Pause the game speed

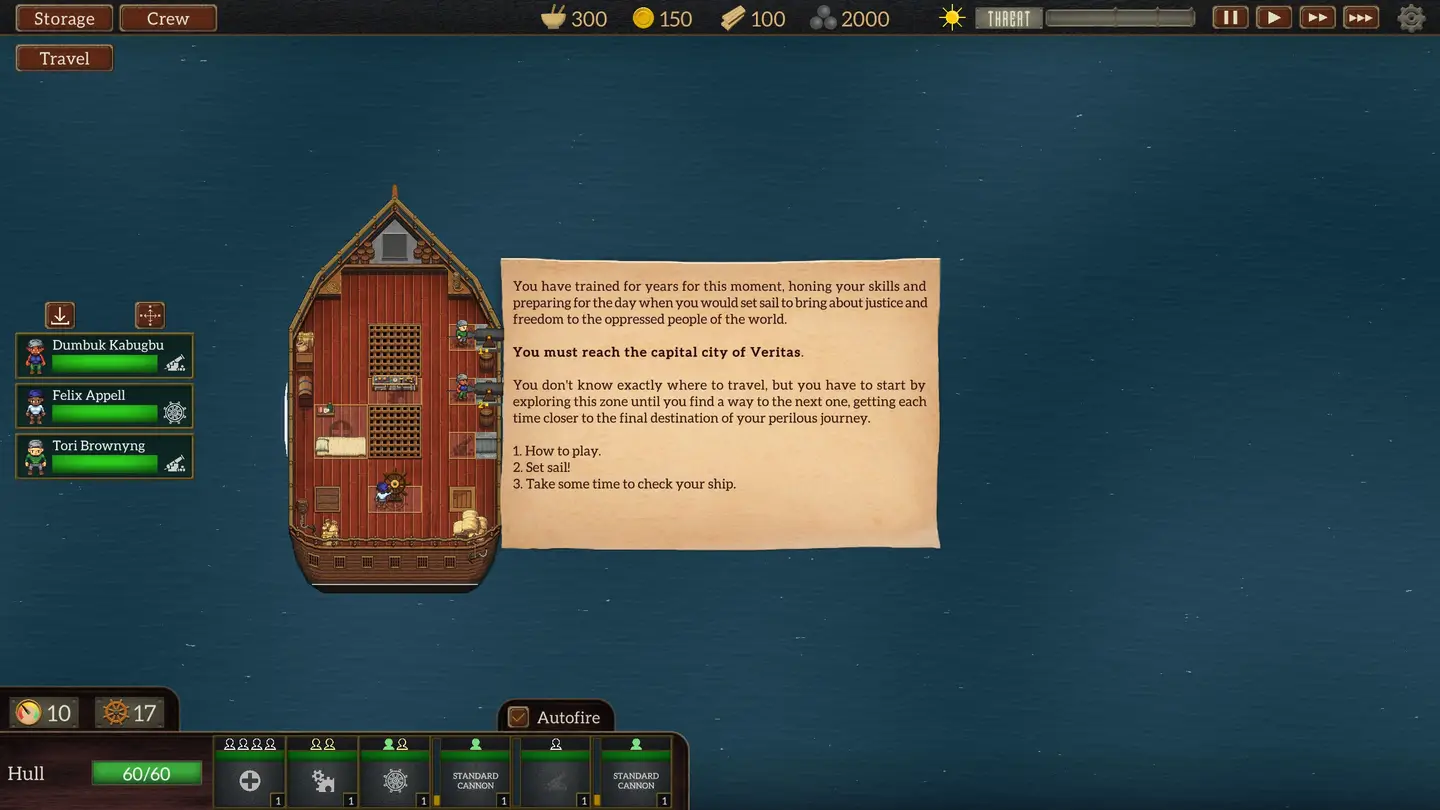pyautogui.click(x=1230, y=18)
